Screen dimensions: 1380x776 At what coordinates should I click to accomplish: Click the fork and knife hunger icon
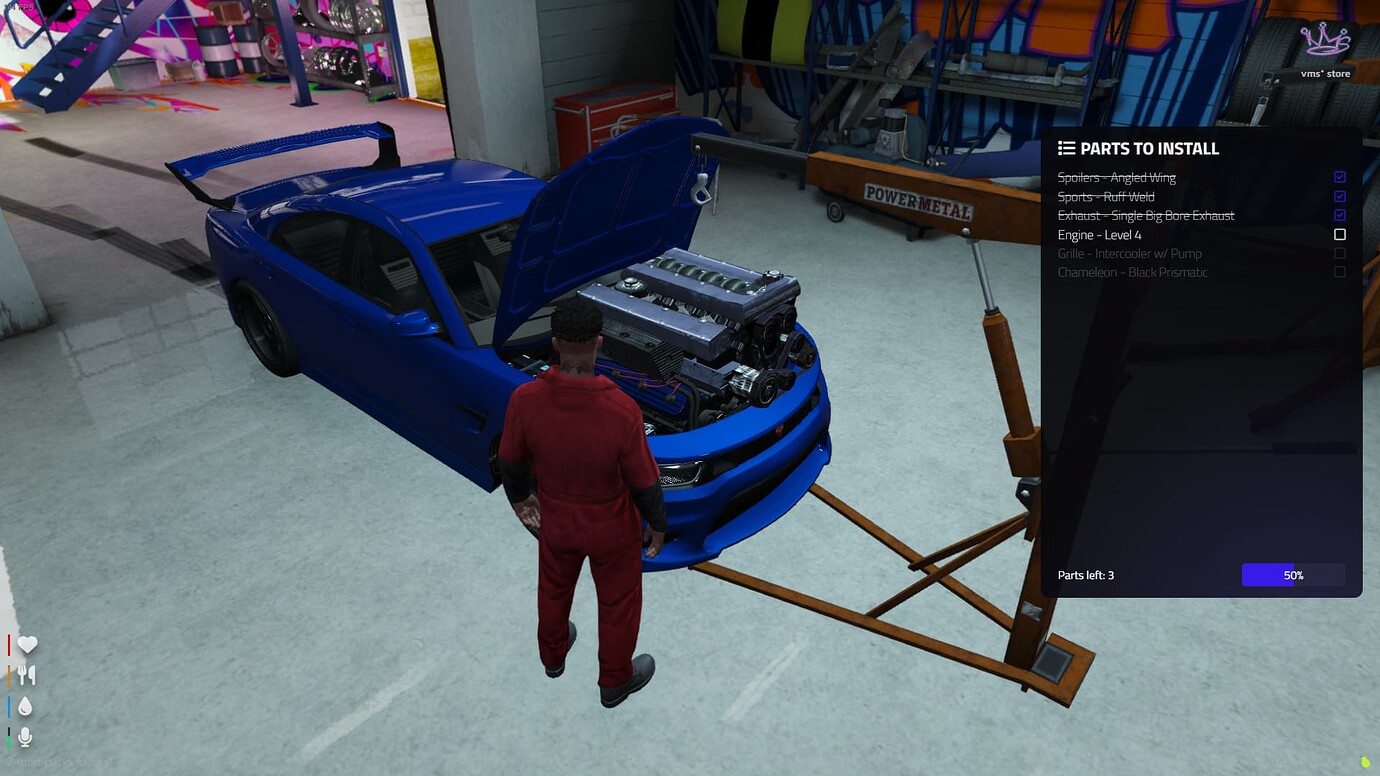pos(27,675)
